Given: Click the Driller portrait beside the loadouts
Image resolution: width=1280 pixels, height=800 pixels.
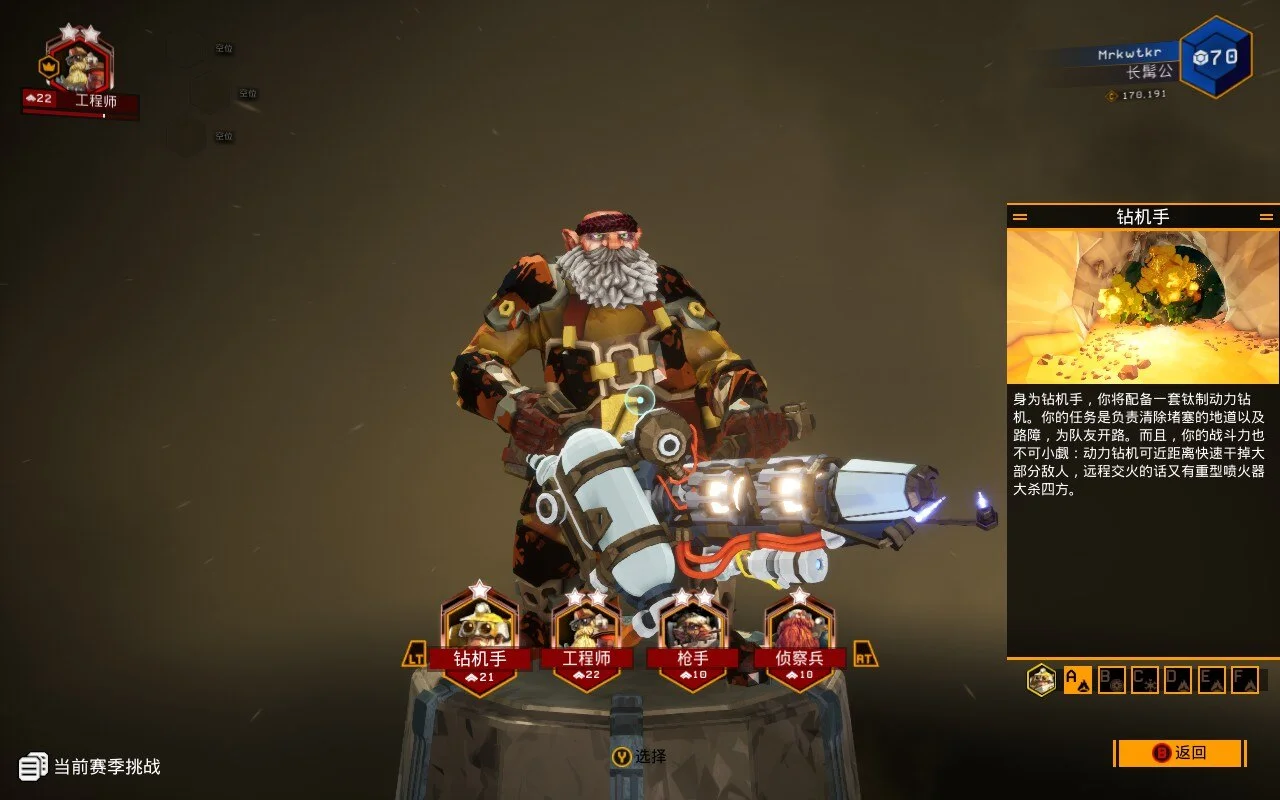Looking at the screenshot, I should pos(1041,680).
